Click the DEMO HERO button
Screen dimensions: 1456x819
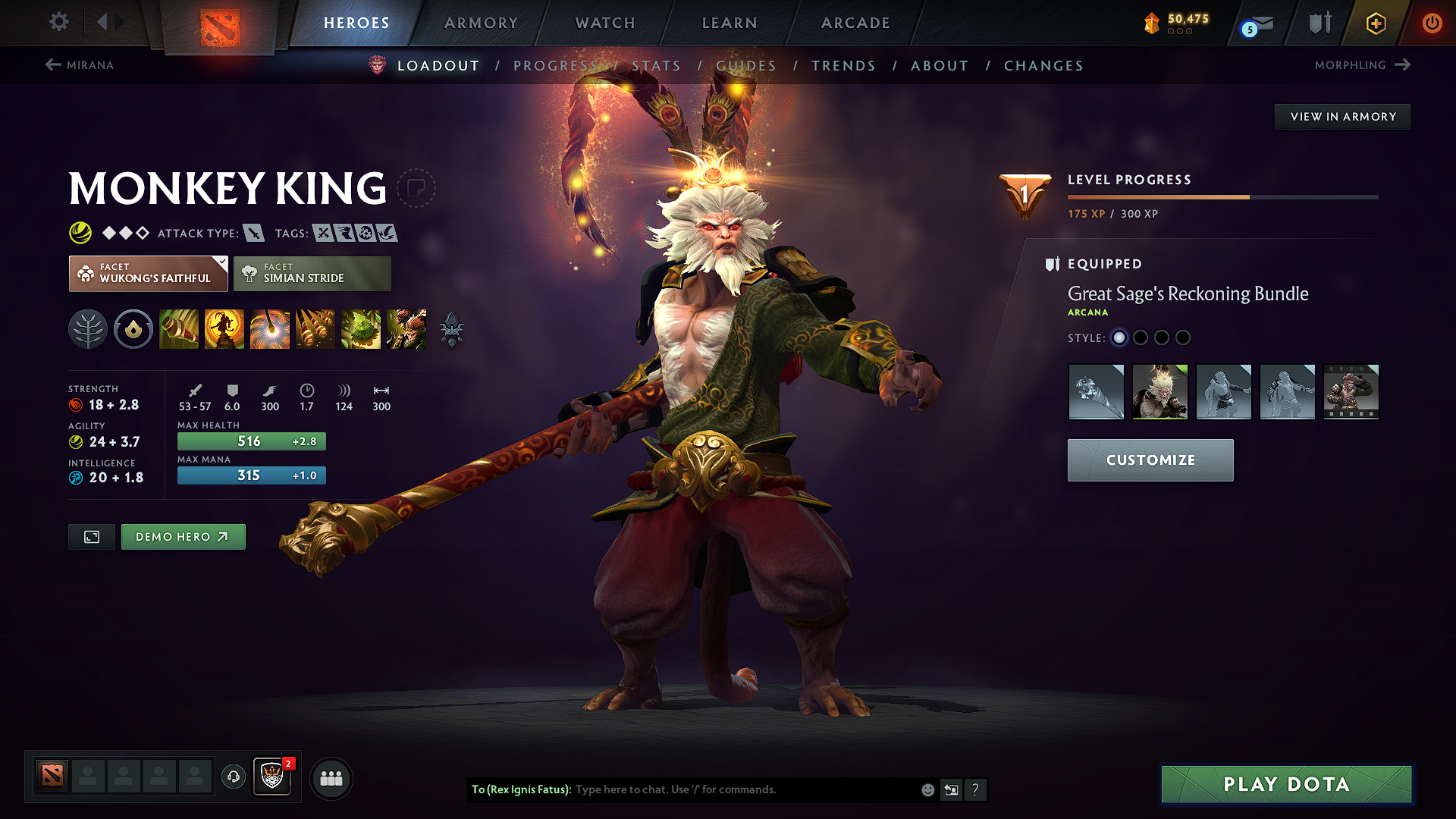click(183, 536)
